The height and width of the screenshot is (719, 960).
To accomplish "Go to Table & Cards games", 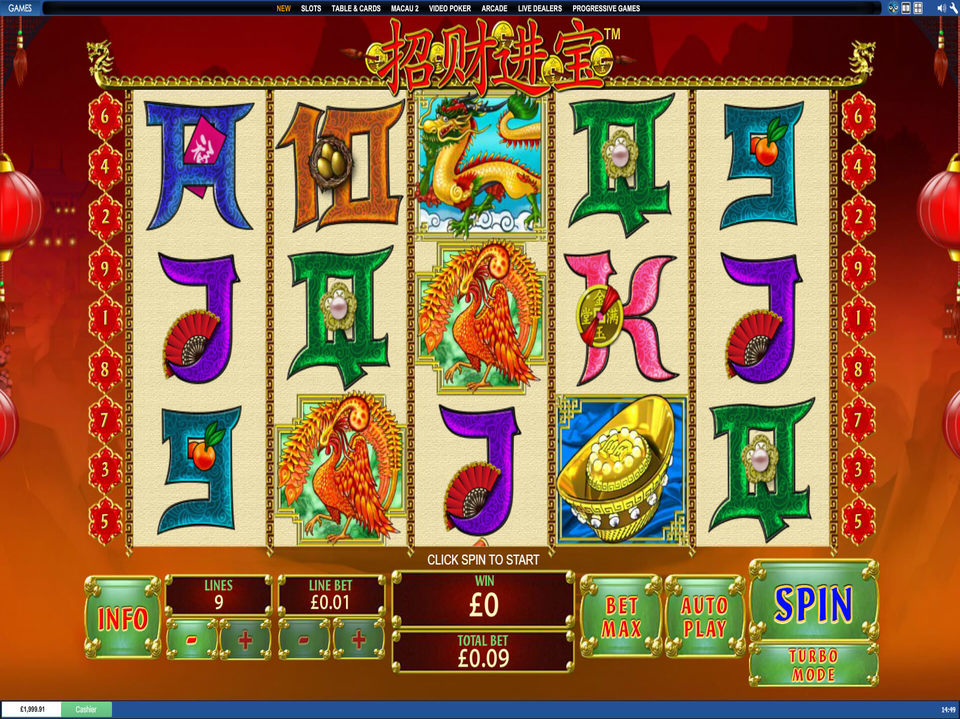I will 356,8.
